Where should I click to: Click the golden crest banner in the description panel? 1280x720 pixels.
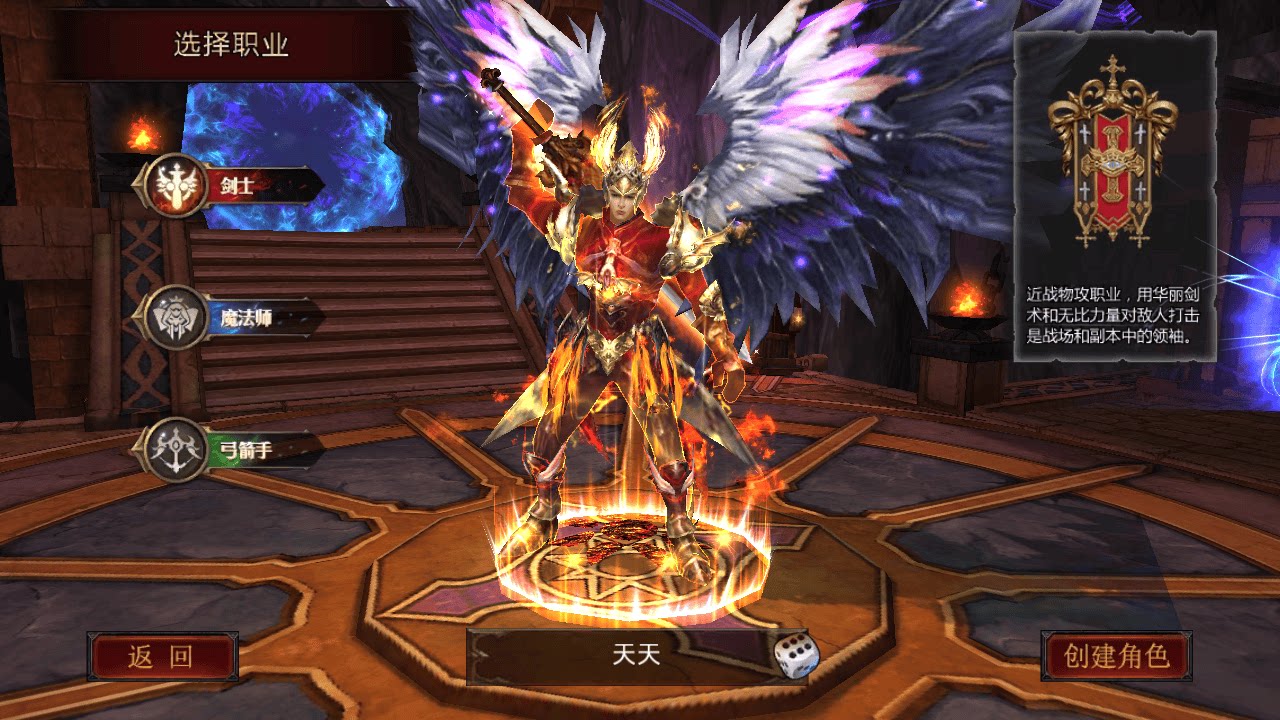click(x=1113, y=160)
